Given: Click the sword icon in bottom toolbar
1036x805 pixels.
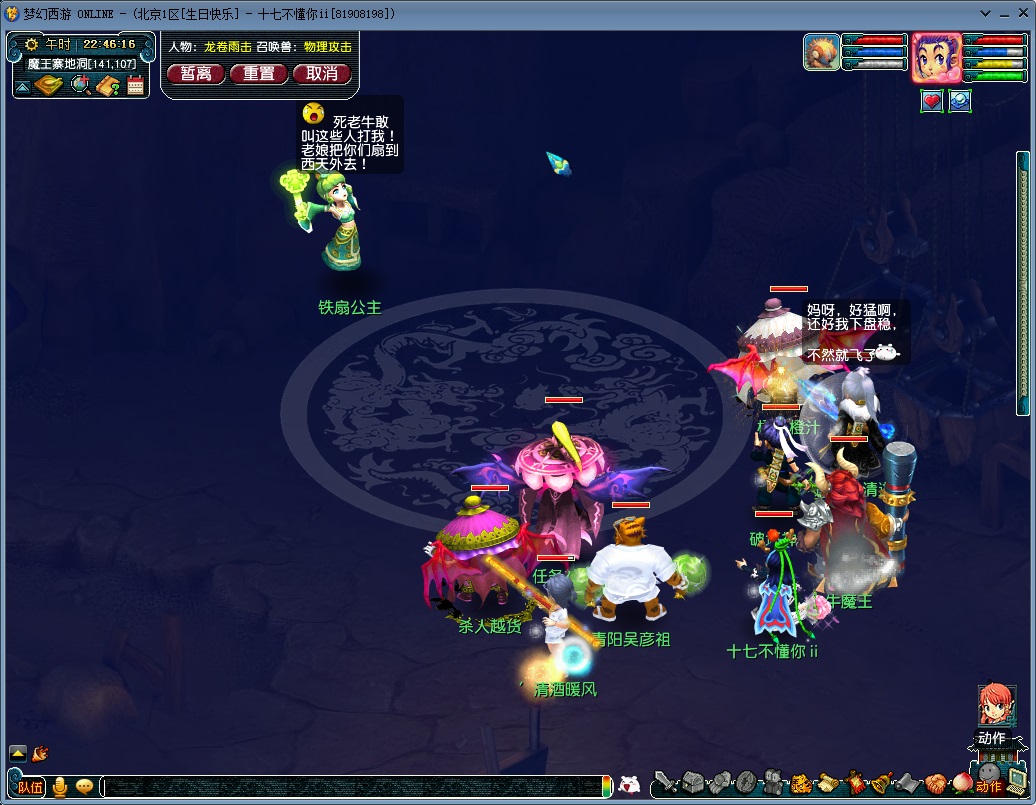Looking at the screenshot, I should (667, 783).
